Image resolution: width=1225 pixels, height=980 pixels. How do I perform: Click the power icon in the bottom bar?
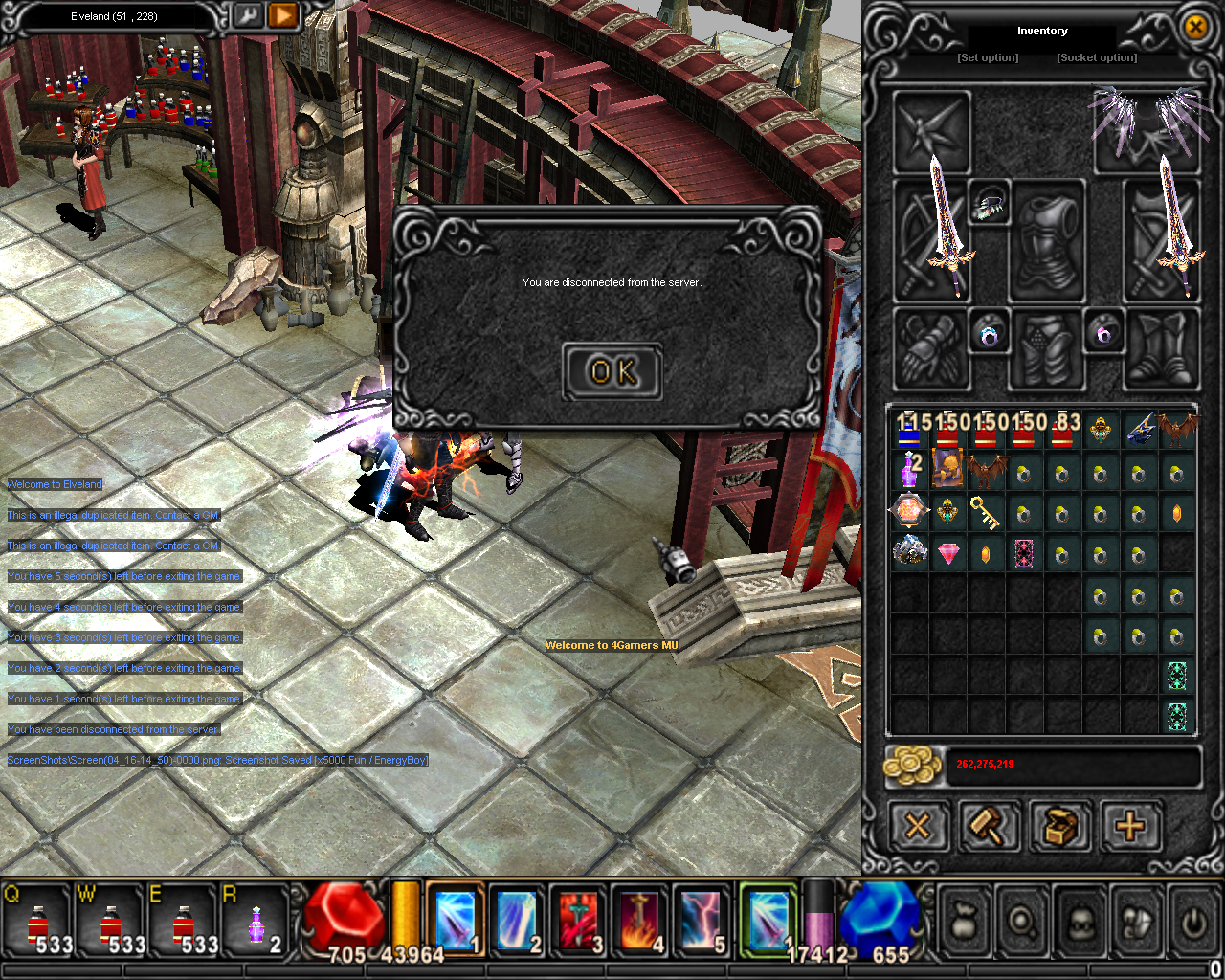pyautogui.click(x=1192, y=923)
